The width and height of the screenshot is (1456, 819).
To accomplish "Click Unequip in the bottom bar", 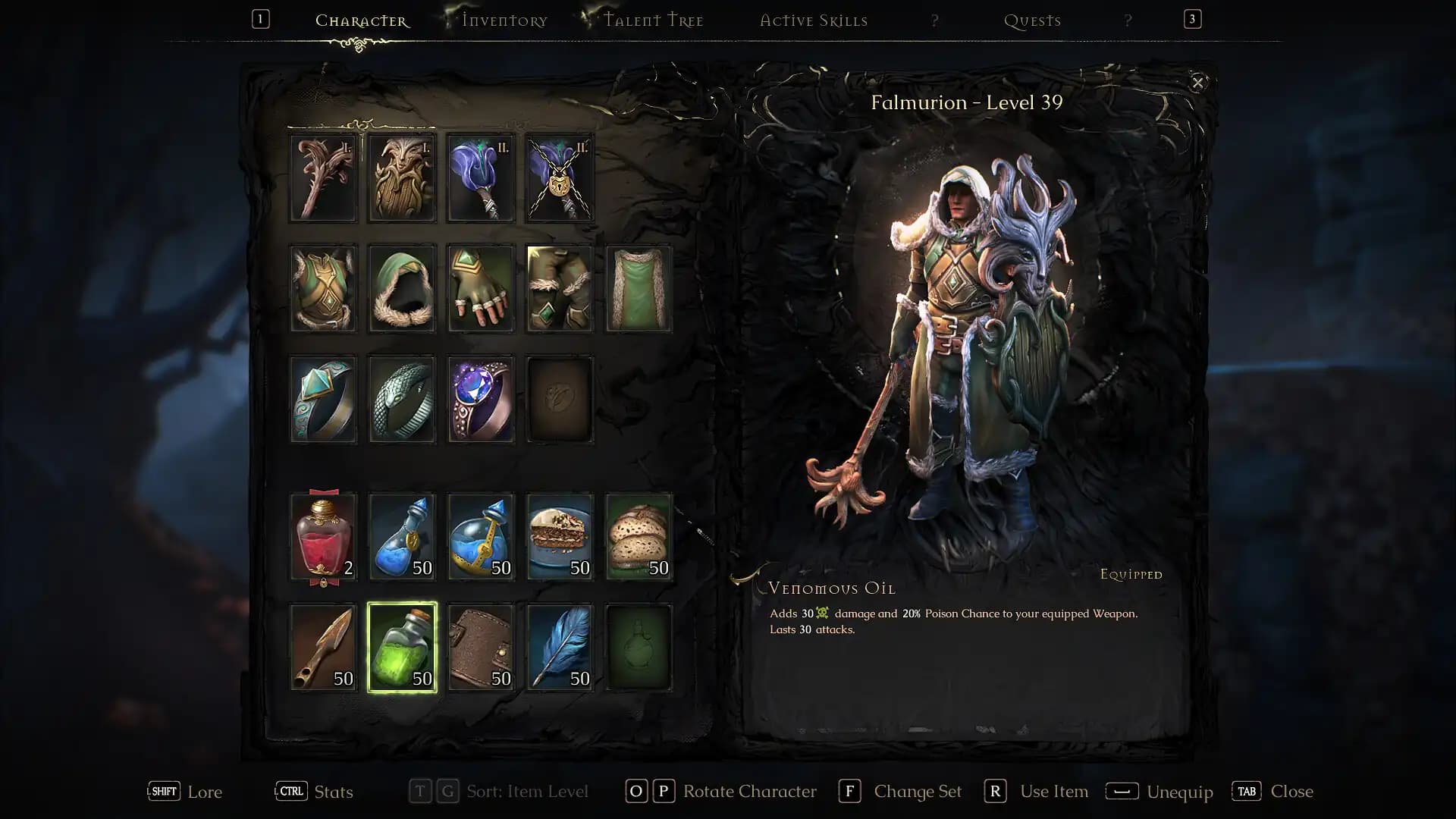I will (x=1179, y=791).
